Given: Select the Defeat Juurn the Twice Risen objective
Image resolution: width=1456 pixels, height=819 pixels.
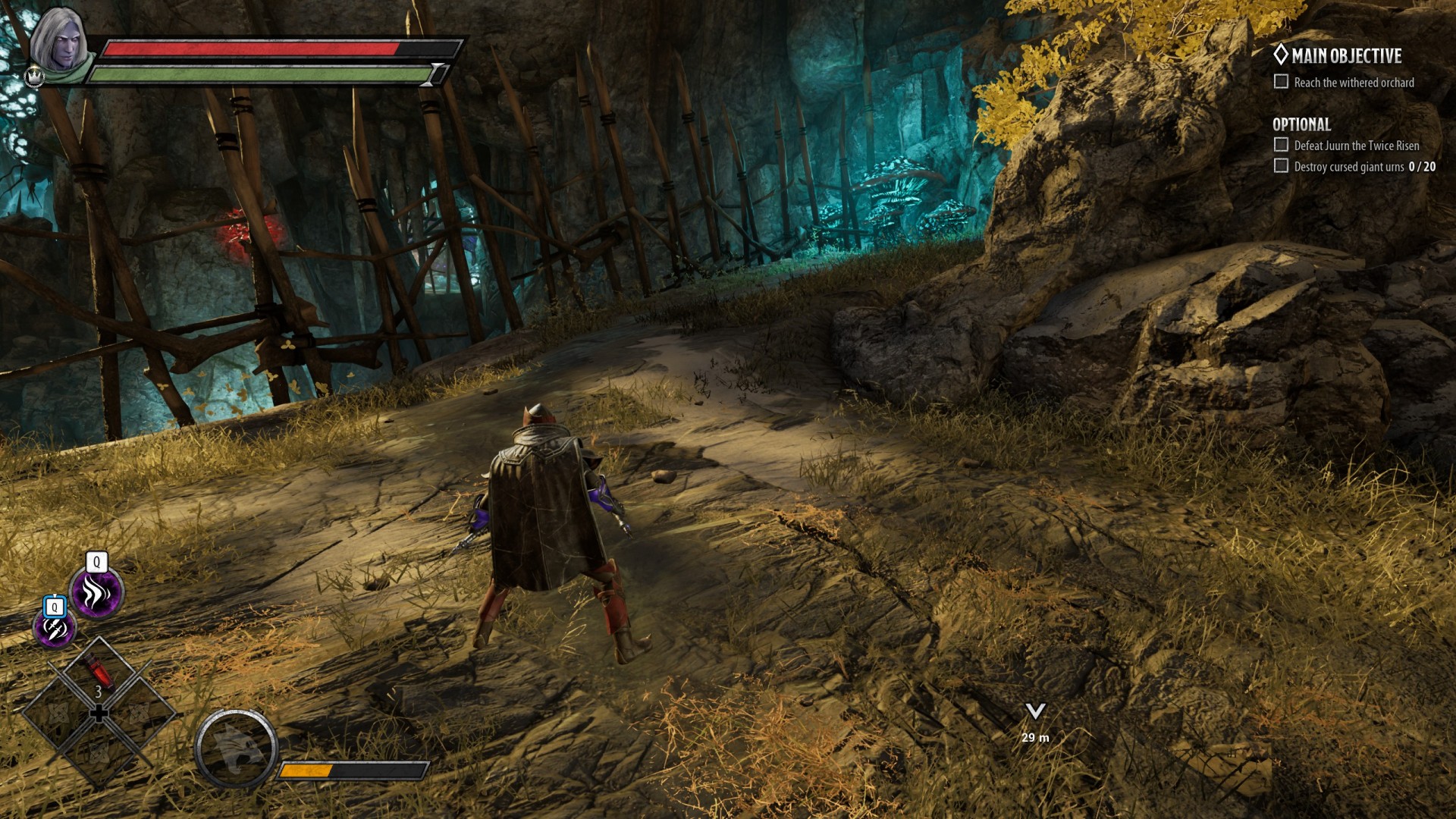Looking at the screenshot, I should pyautogui.click(x=1356, y=146).
